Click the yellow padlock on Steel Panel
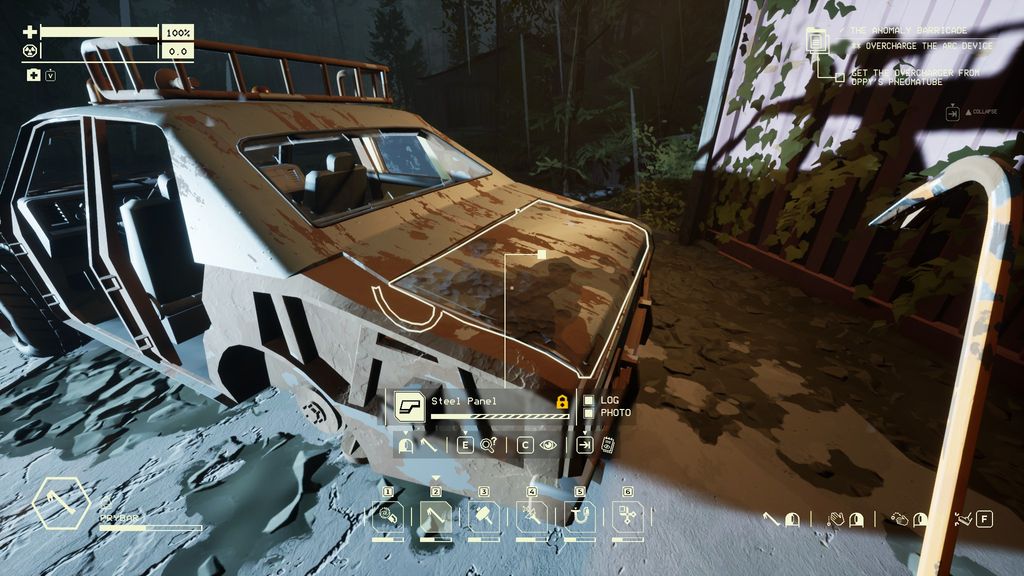The image size is (1024, 576). coord(561,402)
